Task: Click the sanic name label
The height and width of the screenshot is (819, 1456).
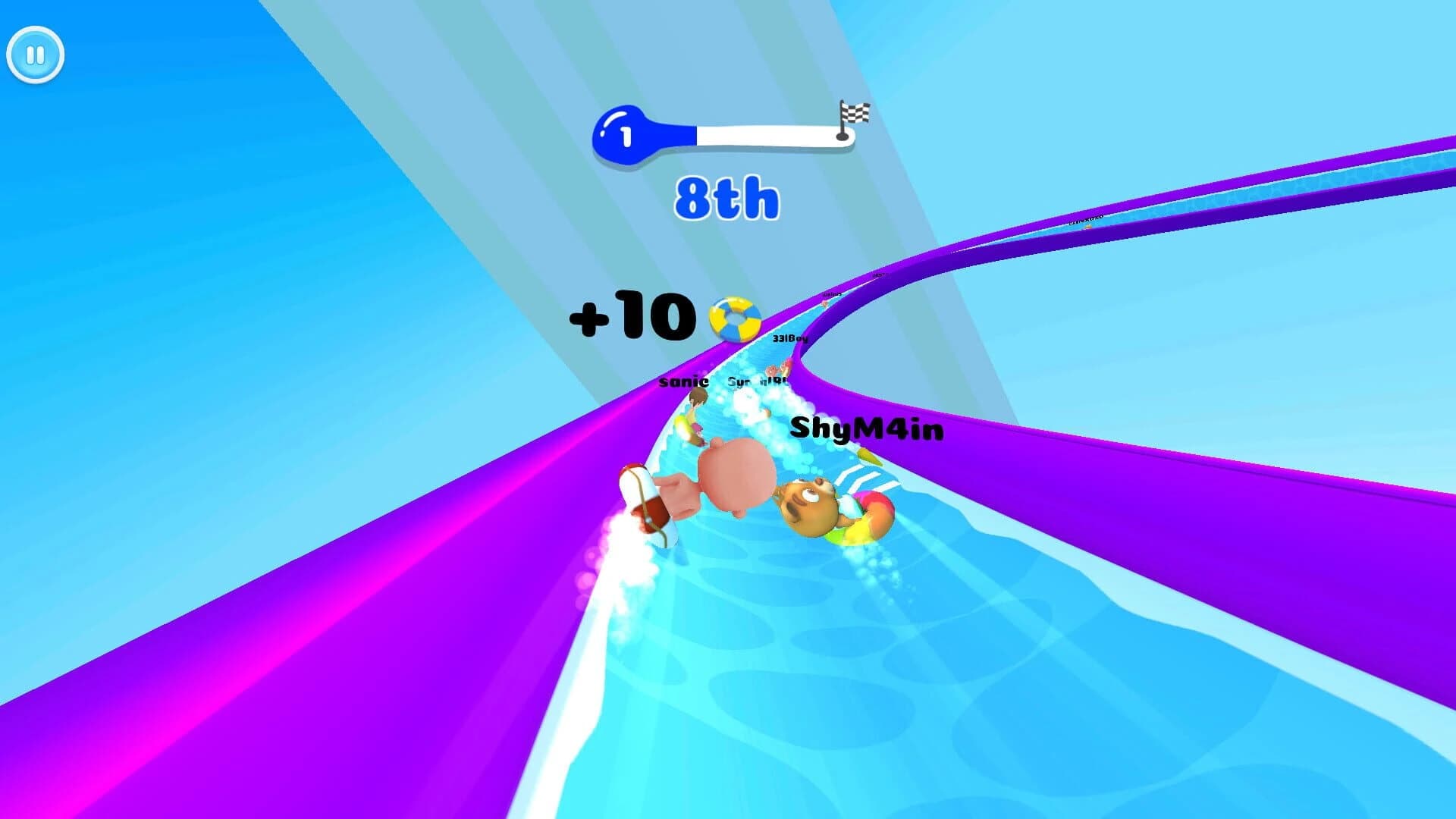Action: (682, 383)
